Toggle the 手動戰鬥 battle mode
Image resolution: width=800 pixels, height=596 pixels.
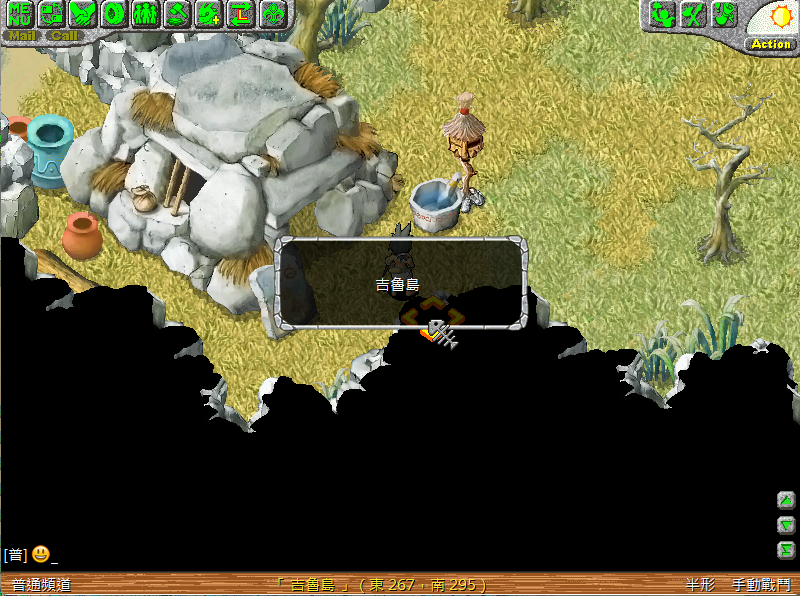[x=761, y=585]
